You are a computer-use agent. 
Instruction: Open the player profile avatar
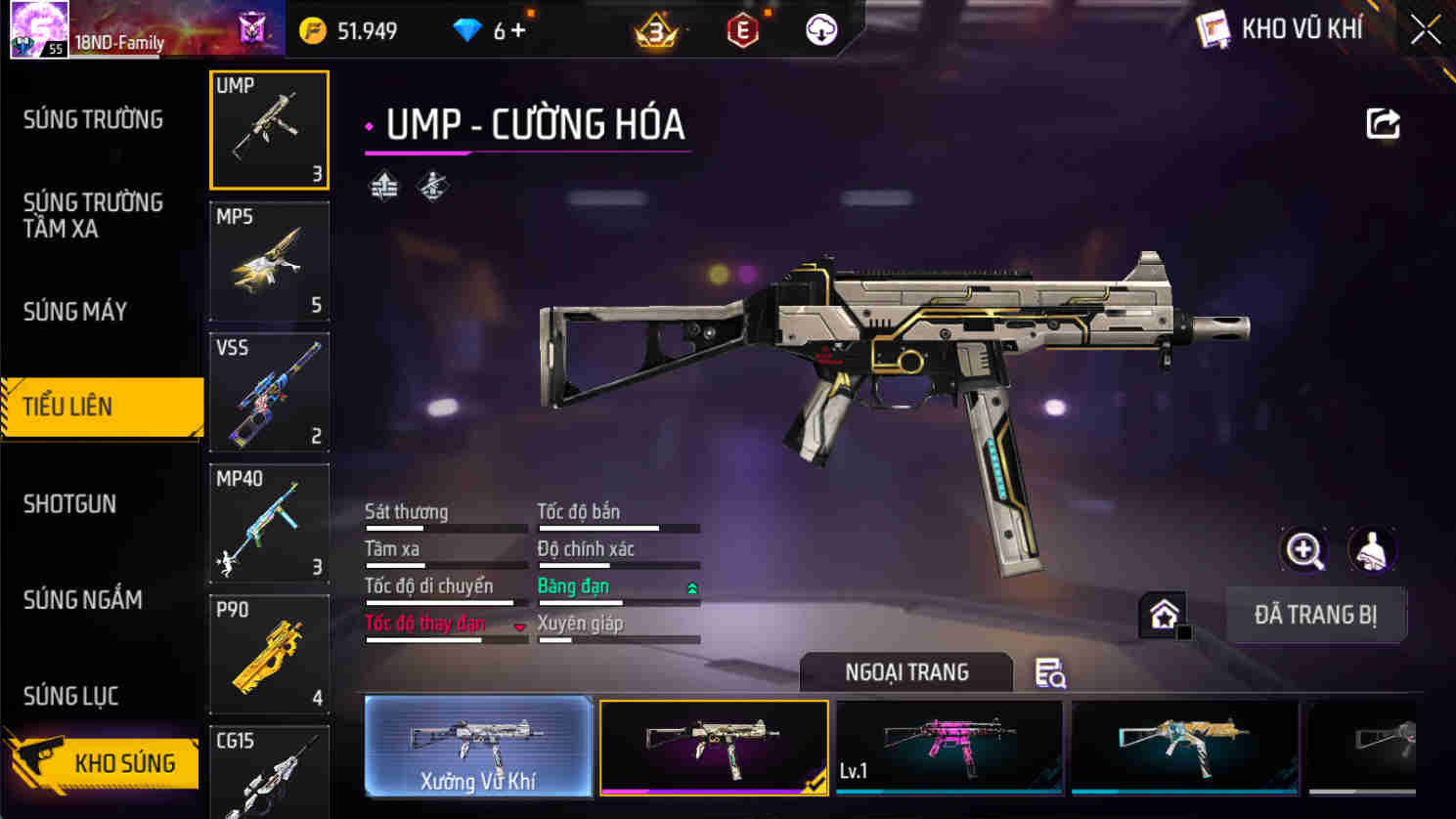click(x=39, y=29)
